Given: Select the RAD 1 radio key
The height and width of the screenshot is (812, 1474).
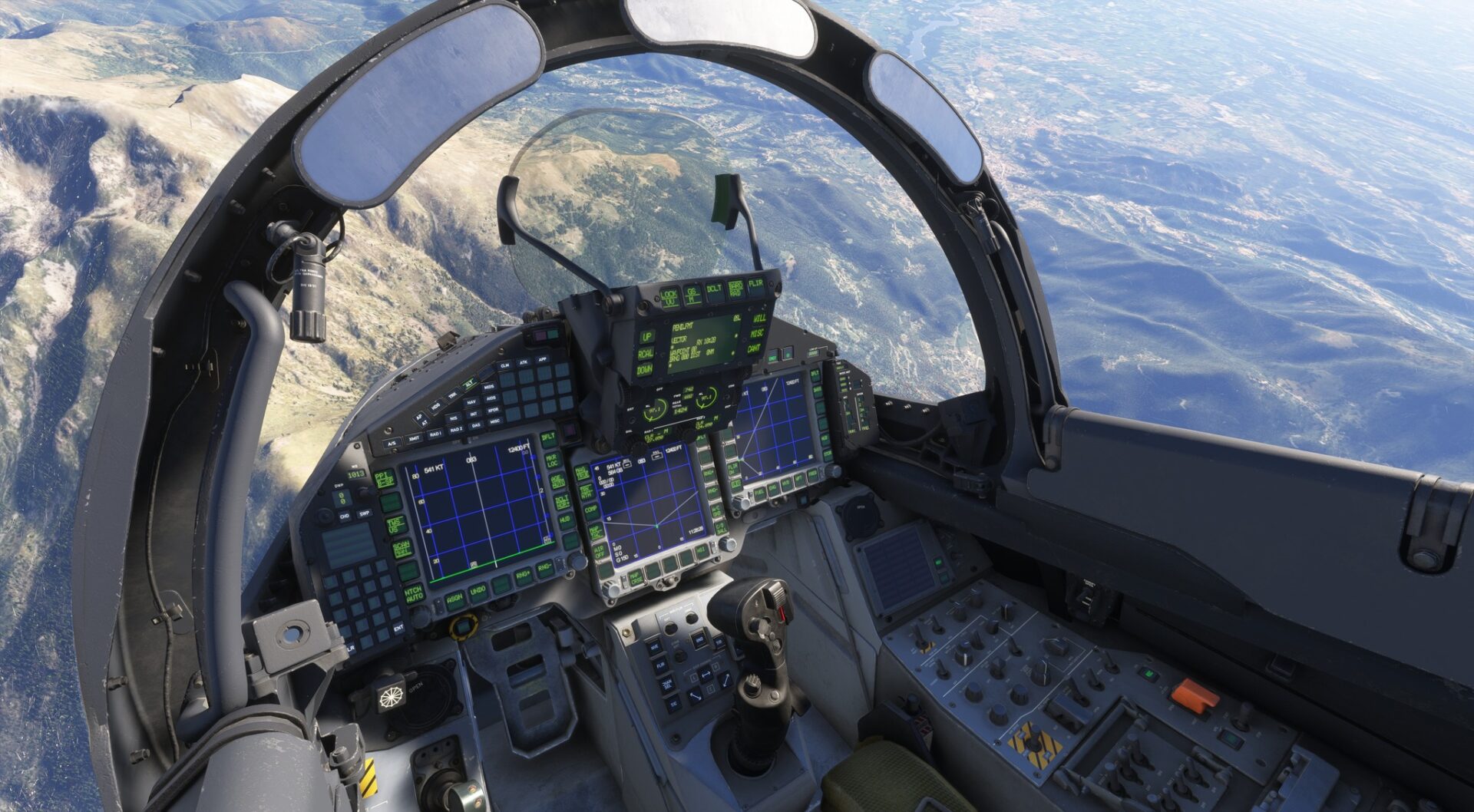Looking at the screenshot, I should 435,434.
